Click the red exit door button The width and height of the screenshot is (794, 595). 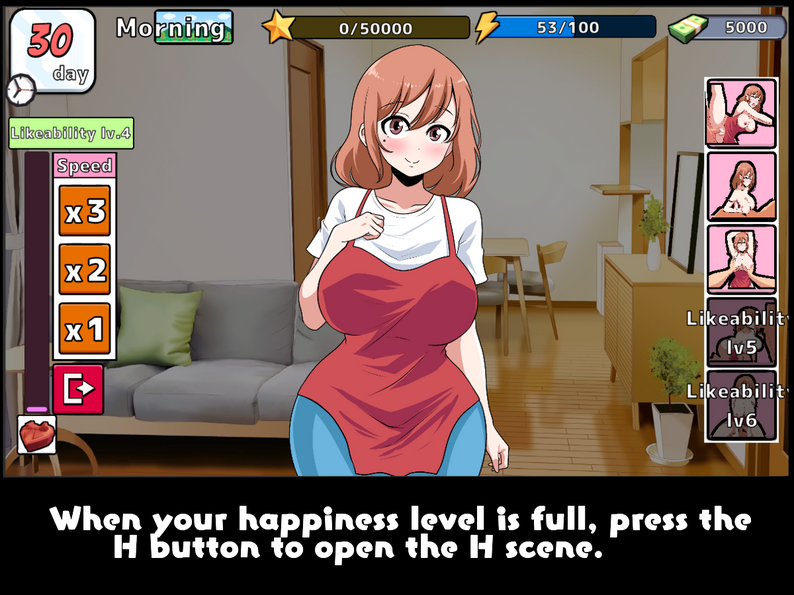point(78,390)
